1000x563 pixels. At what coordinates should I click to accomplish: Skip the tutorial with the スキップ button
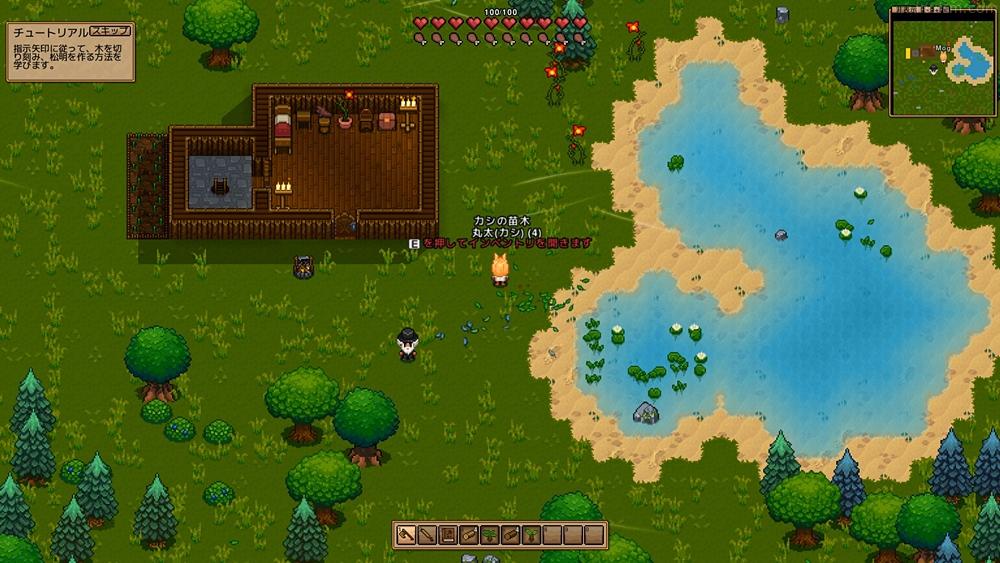pos(110,31)
